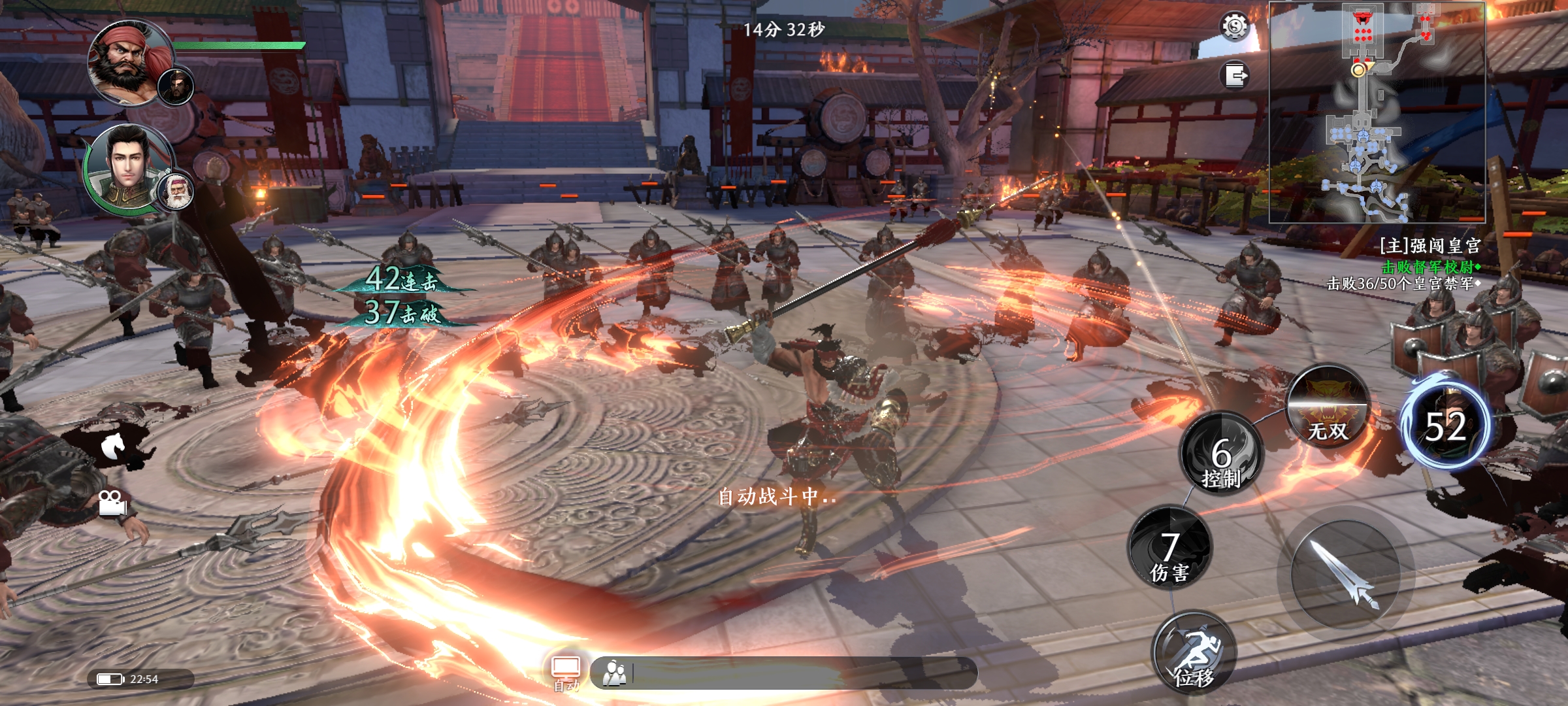Open the gear settings icon
This screenshot has height=706, width=1568.
[x=1234, y=27]
